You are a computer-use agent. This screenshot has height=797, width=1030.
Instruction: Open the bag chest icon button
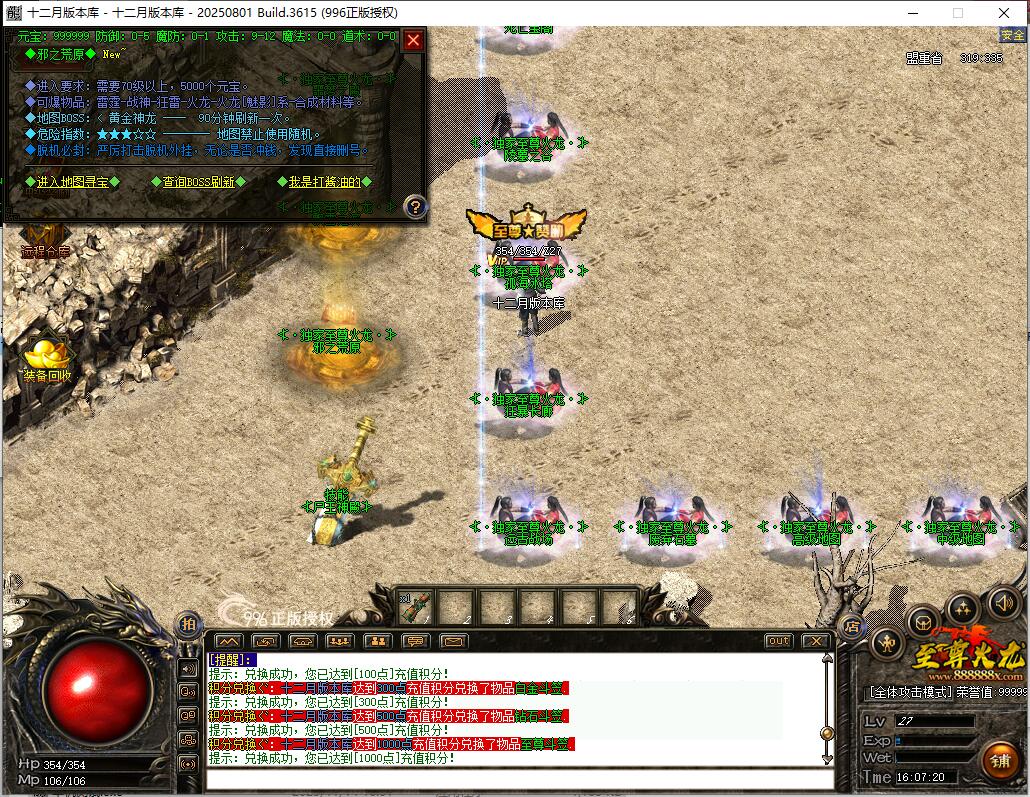click(924, 621)
